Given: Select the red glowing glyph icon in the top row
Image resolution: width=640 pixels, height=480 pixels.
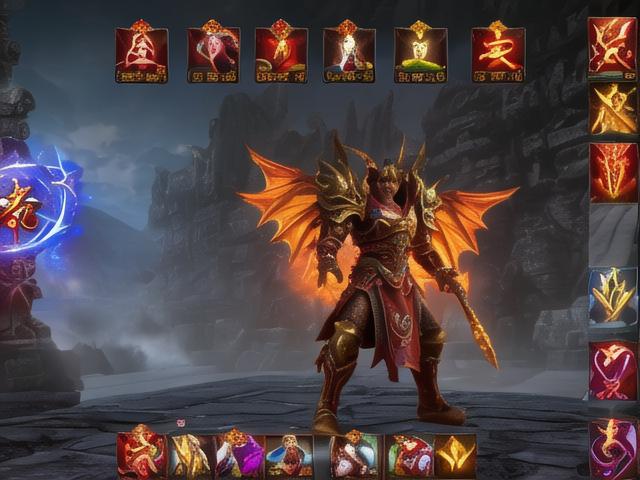Looking at the screenshot, I should pos(497,54).
